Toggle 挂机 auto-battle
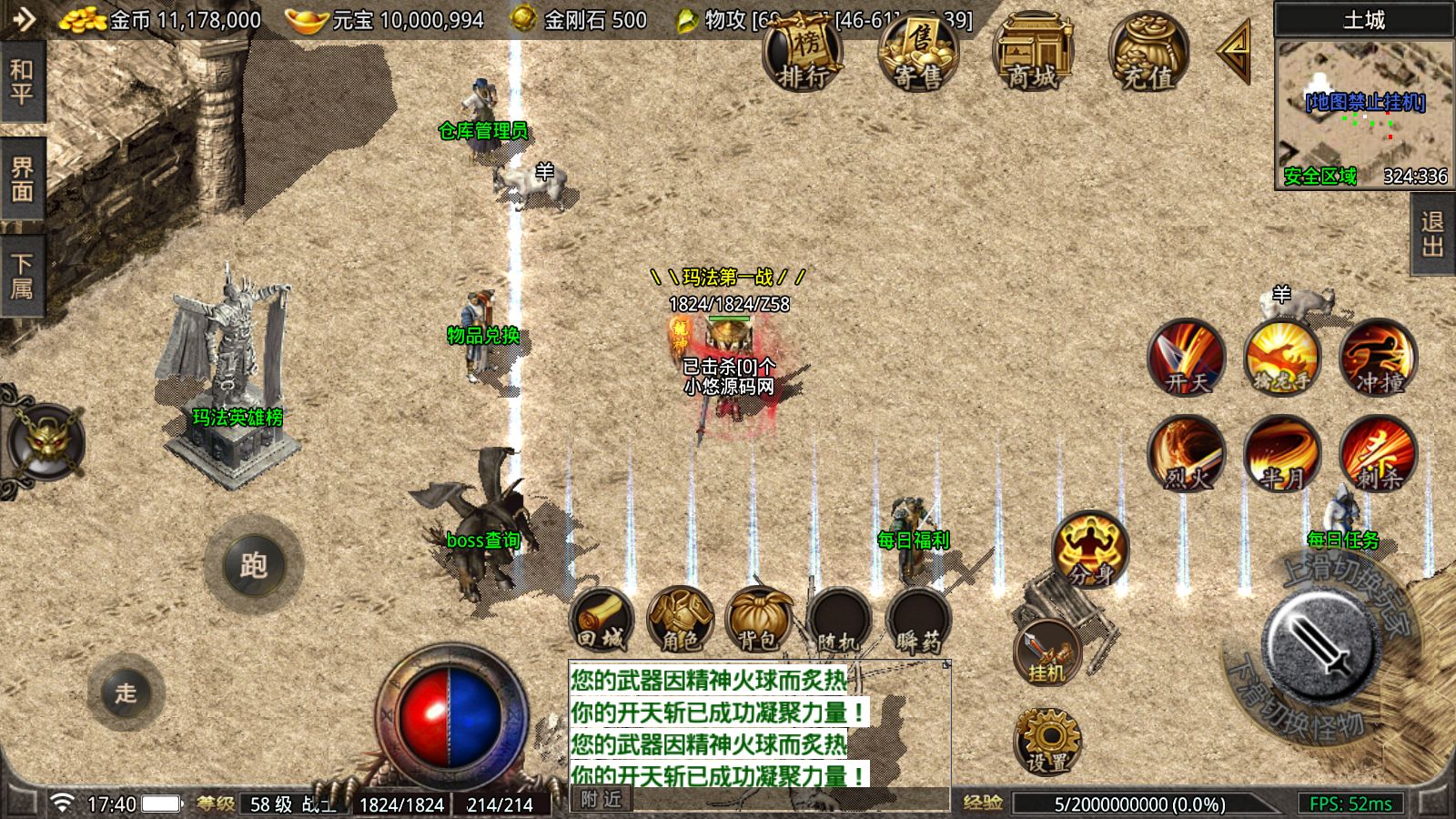Viewport: 1456px width, 819px height. pos(1047,652)
